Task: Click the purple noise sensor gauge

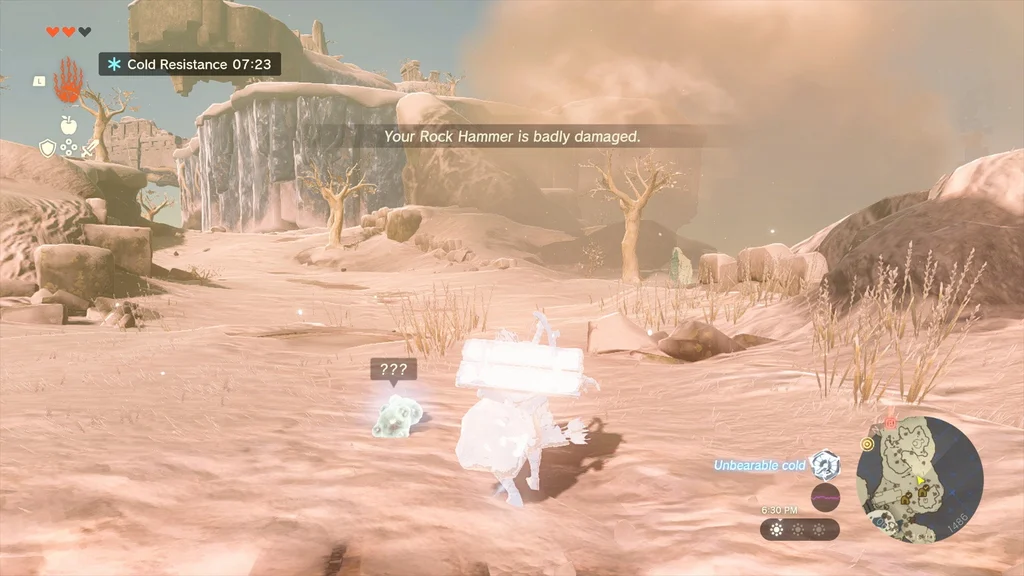Action: 825,497
